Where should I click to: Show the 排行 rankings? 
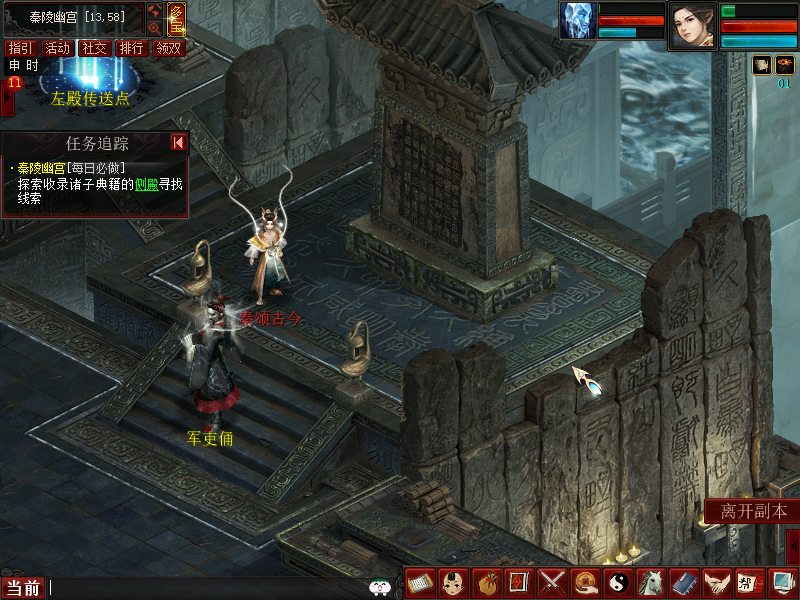click(131, 48)
